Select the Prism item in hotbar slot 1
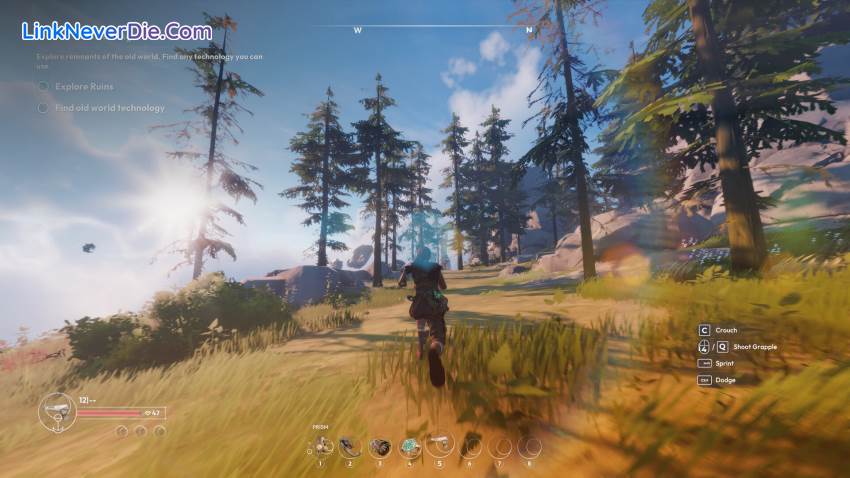This screenshot has height=478, width=850. (x=322, y=445)
